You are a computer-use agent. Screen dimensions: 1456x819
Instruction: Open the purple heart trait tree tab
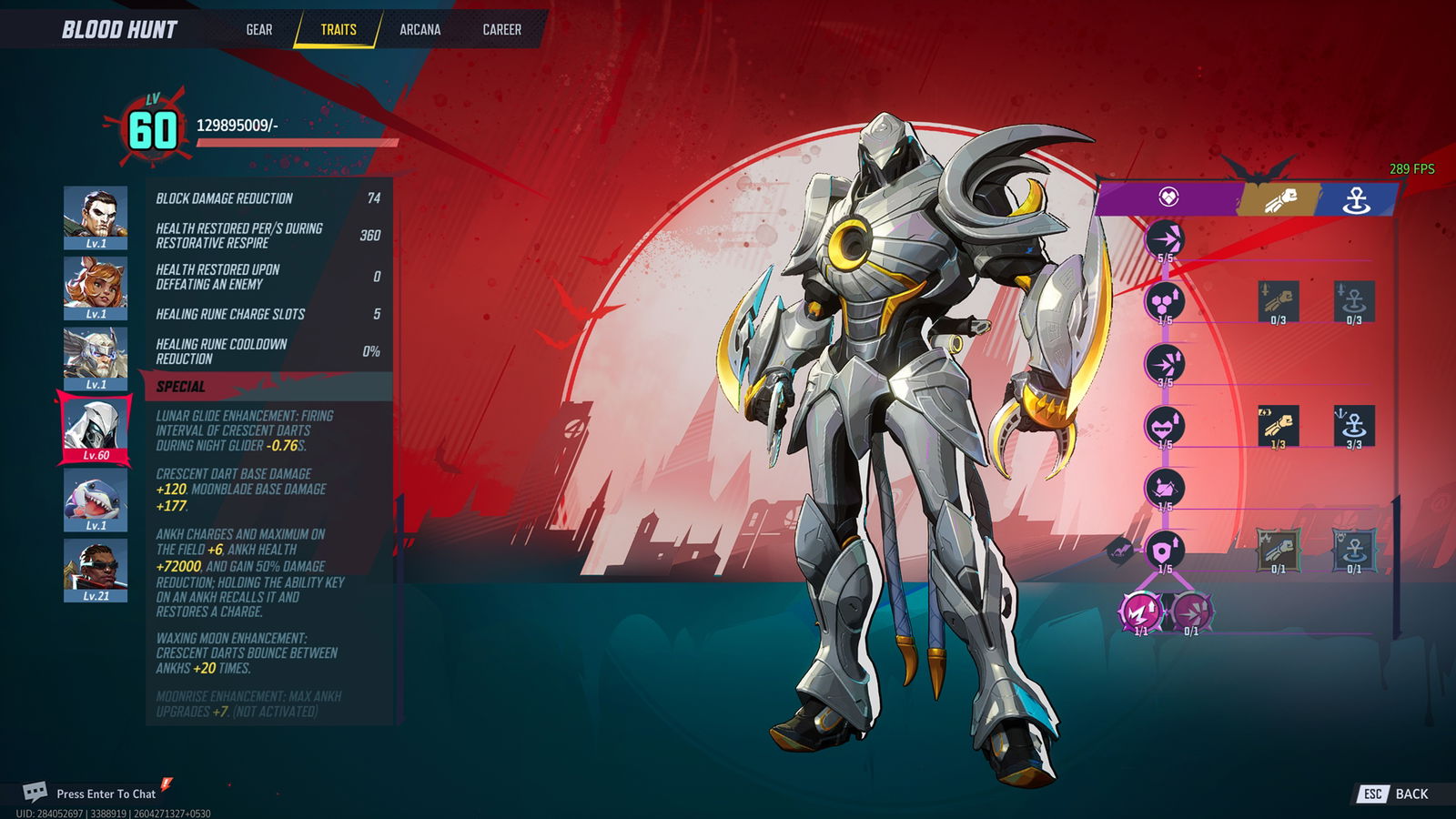point(1168,197)
